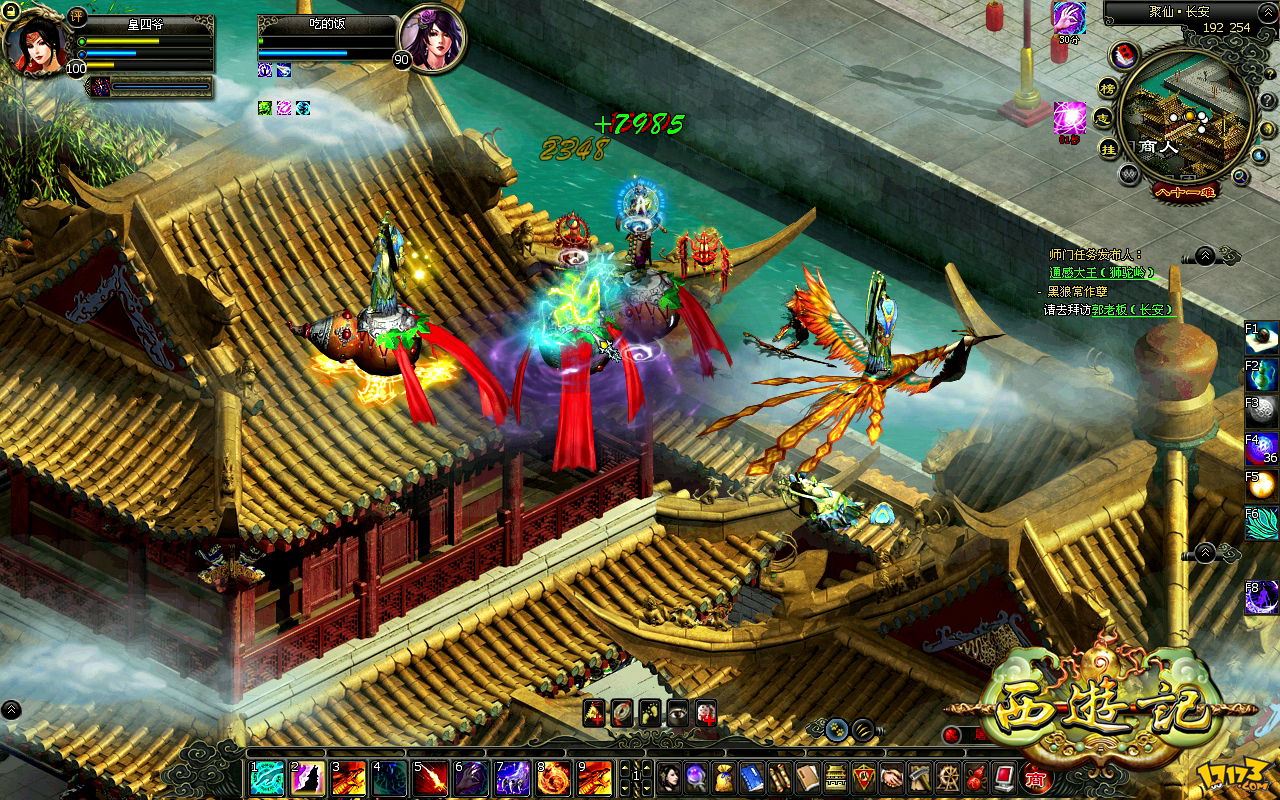Open the blue book in the menu bar
Image resolution: width=1280 pixels, height=800 pixels.
pyautogui.click(x=752, y=778)
